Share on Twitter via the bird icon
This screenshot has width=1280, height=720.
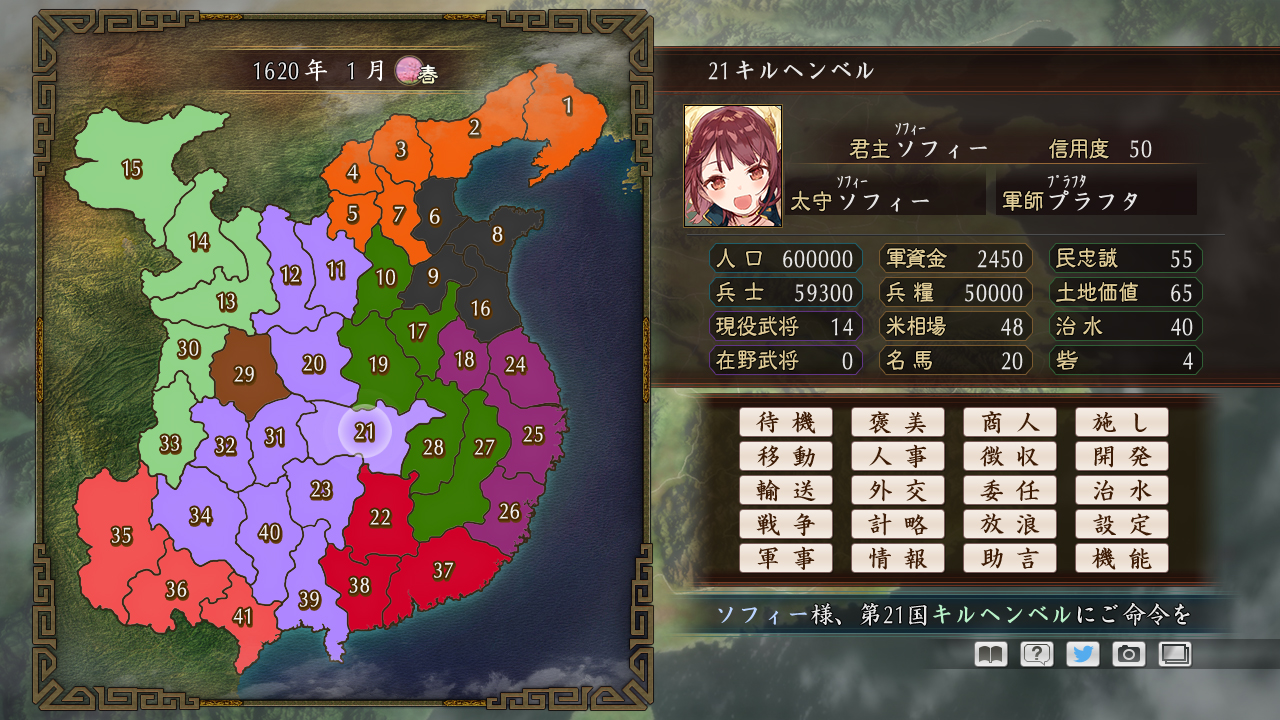coord(1082,654)
